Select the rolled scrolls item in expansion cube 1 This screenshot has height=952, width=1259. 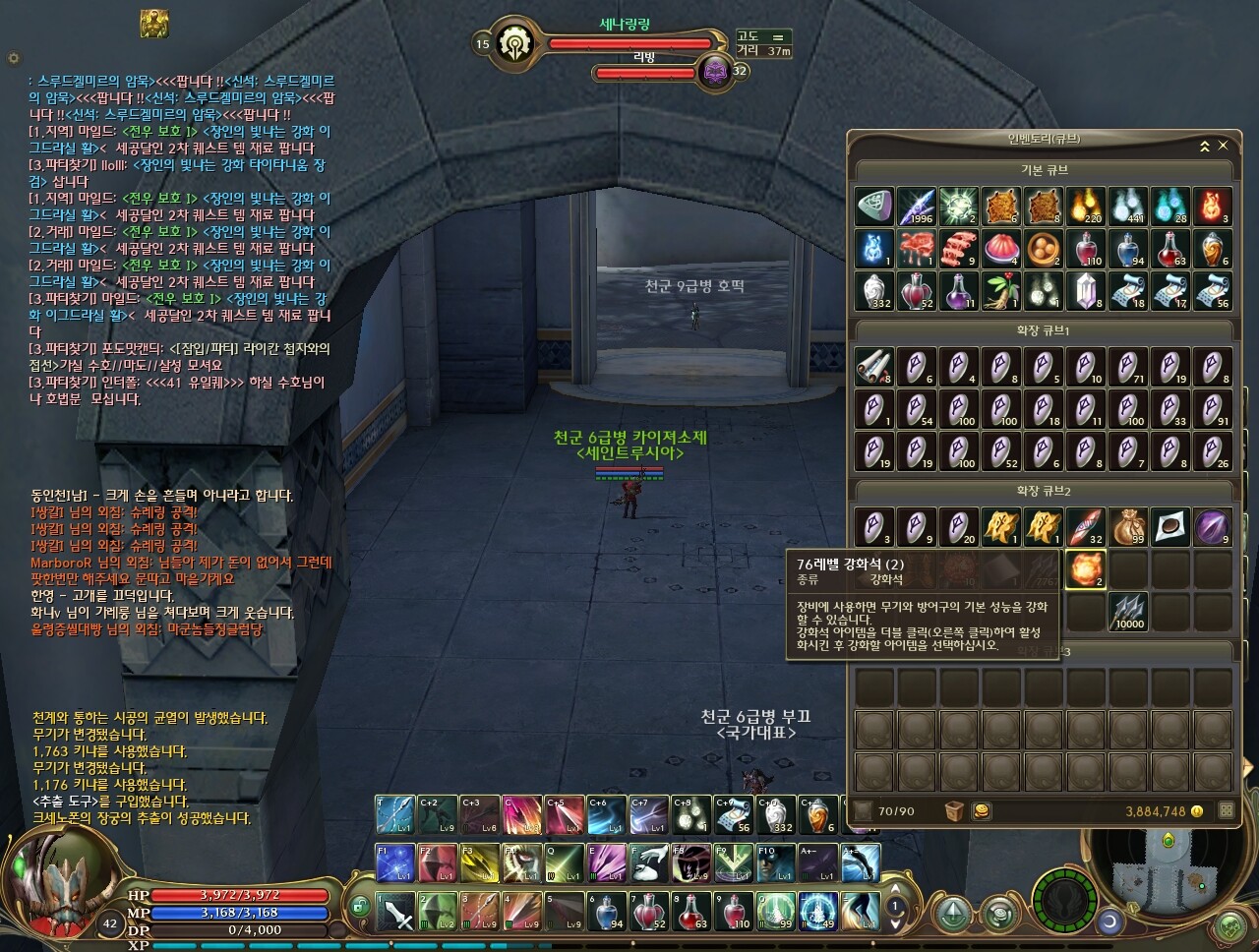(873, 367)
